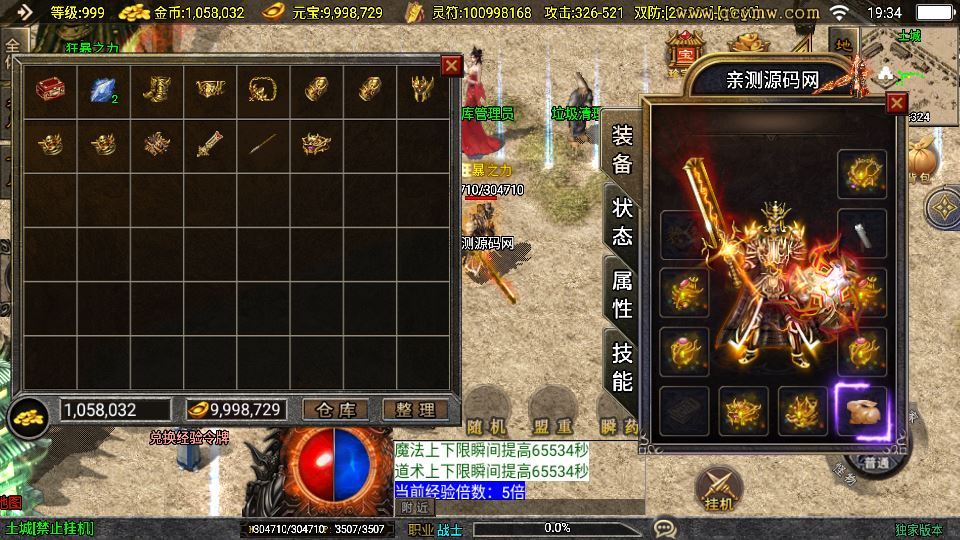Close the character equipment panel
This screenshot has height=540, width=960.
pos(896,103)
